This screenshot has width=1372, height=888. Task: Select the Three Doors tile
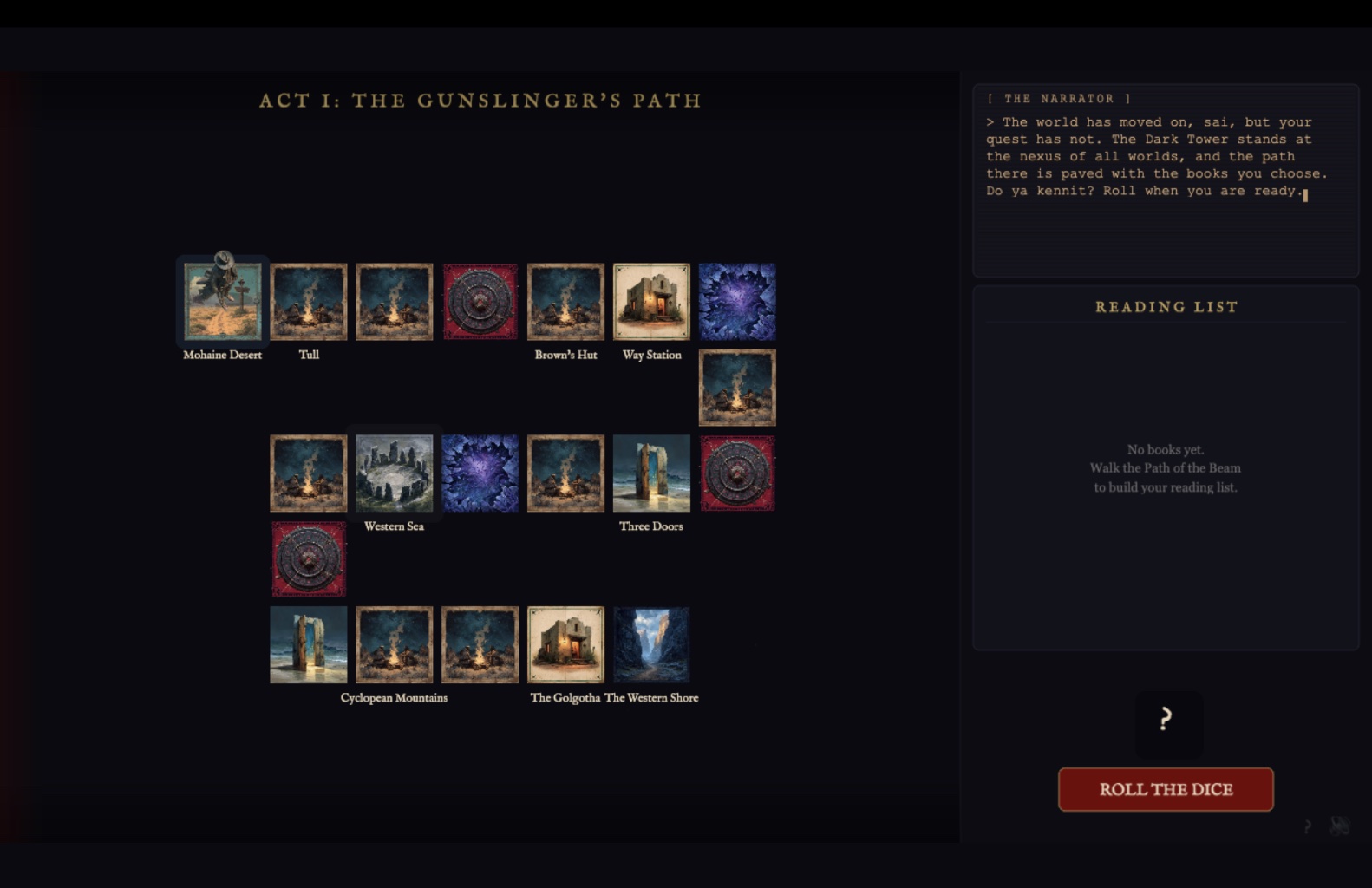click(x=651, y=473)
